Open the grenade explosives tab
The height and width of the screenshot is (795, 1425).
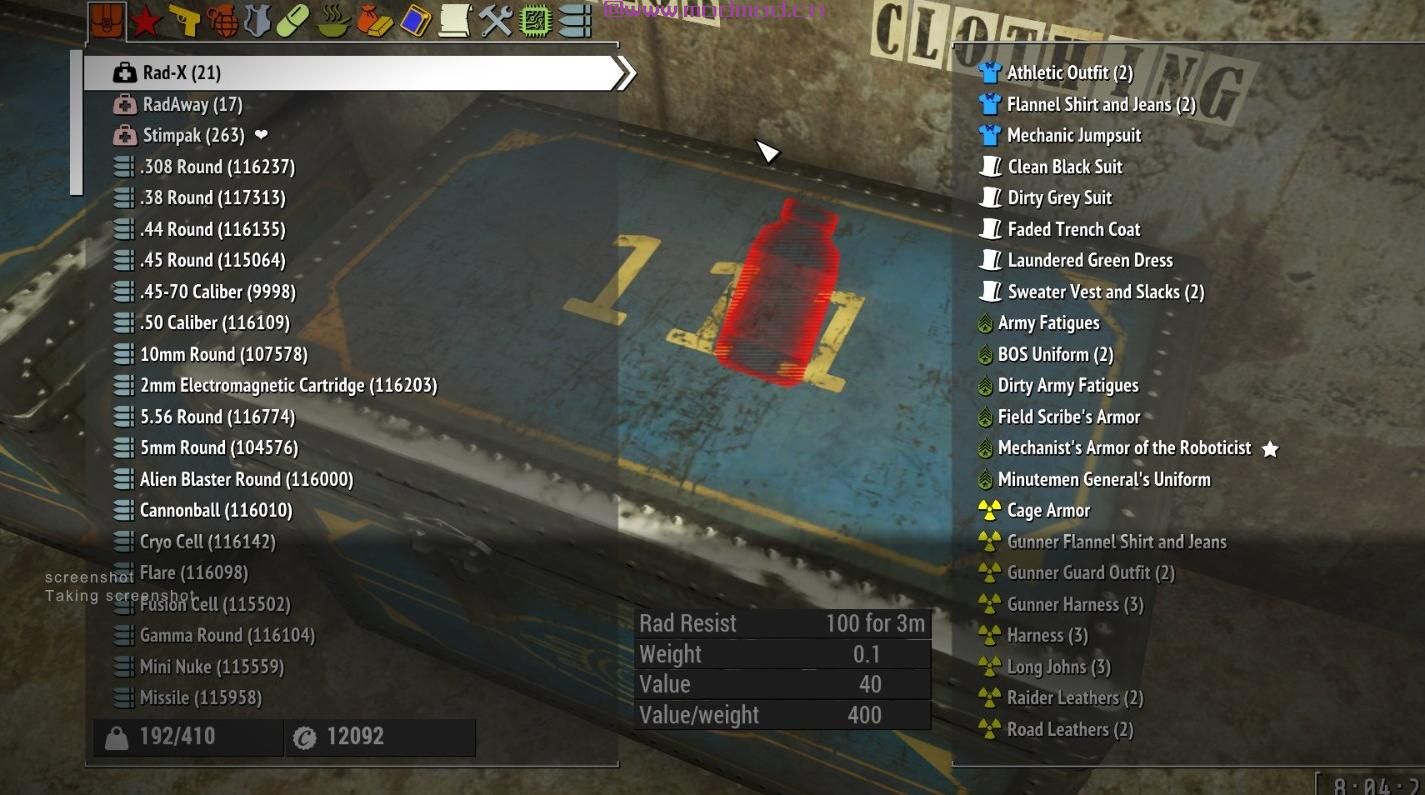pyautogui.click(x=221, y=21)
